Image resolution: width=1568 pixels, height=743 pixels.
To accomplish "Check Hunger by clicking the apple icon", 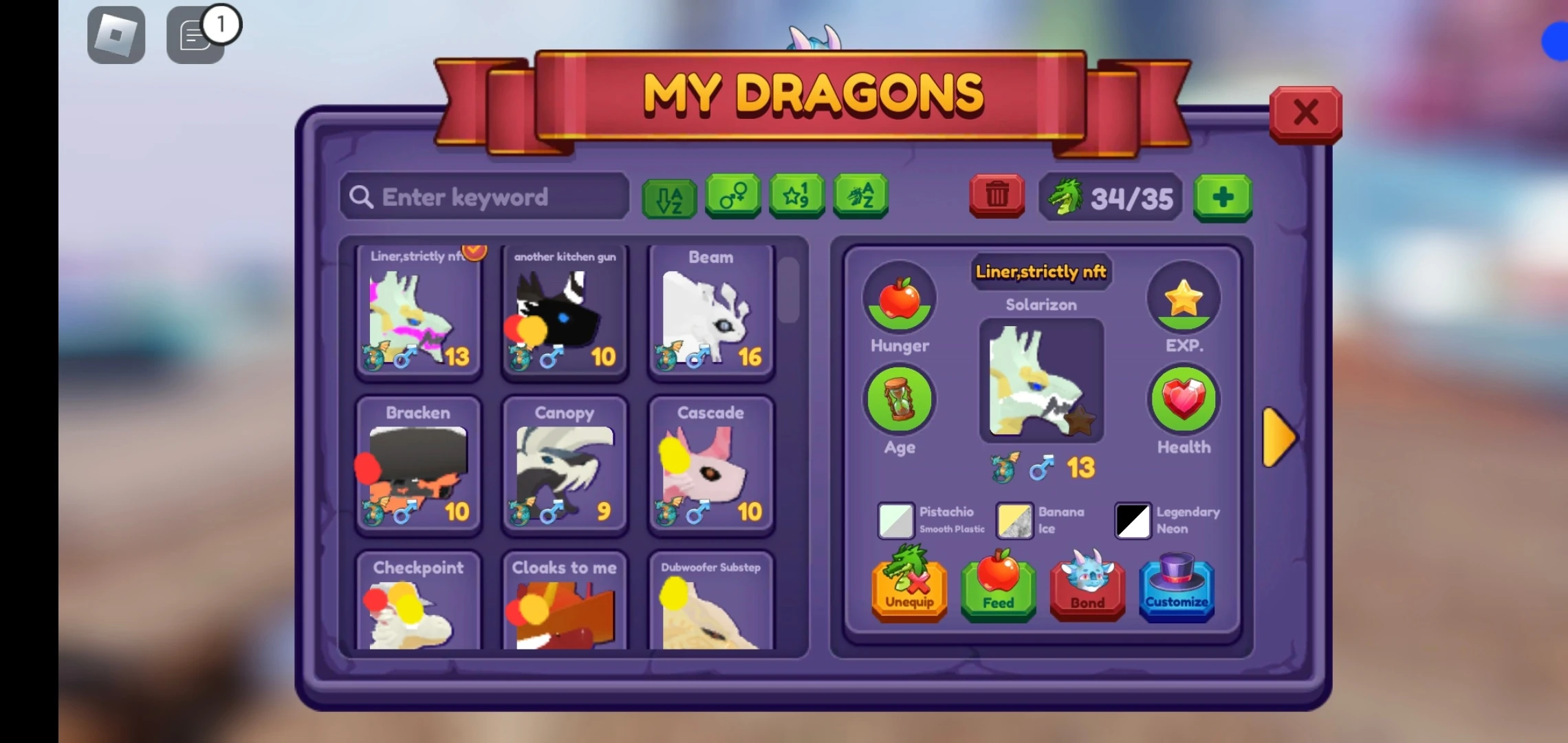I will [x=899, y=297].
